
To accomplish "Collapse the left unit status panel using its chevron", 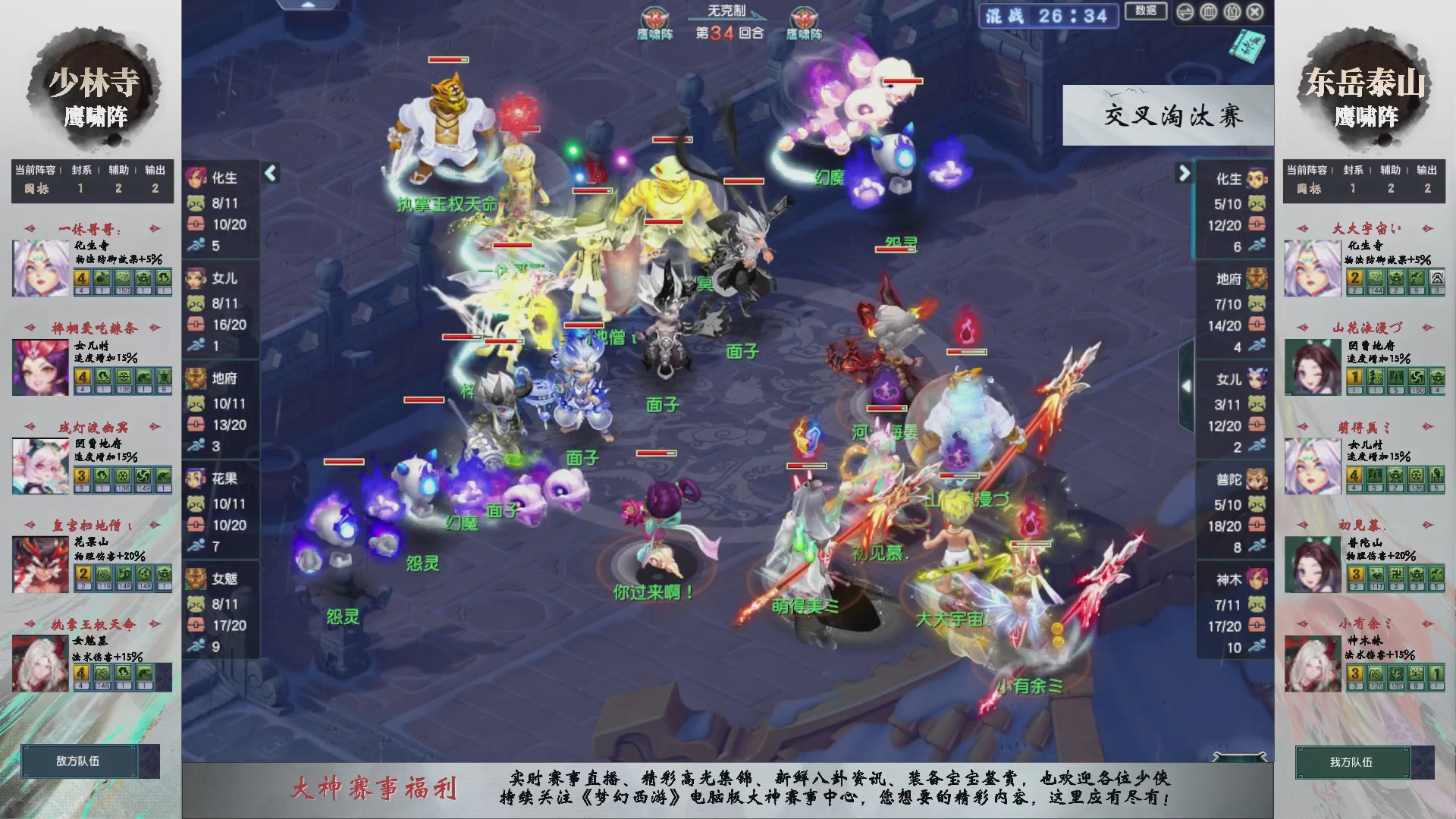I will (x=269, y=173).
